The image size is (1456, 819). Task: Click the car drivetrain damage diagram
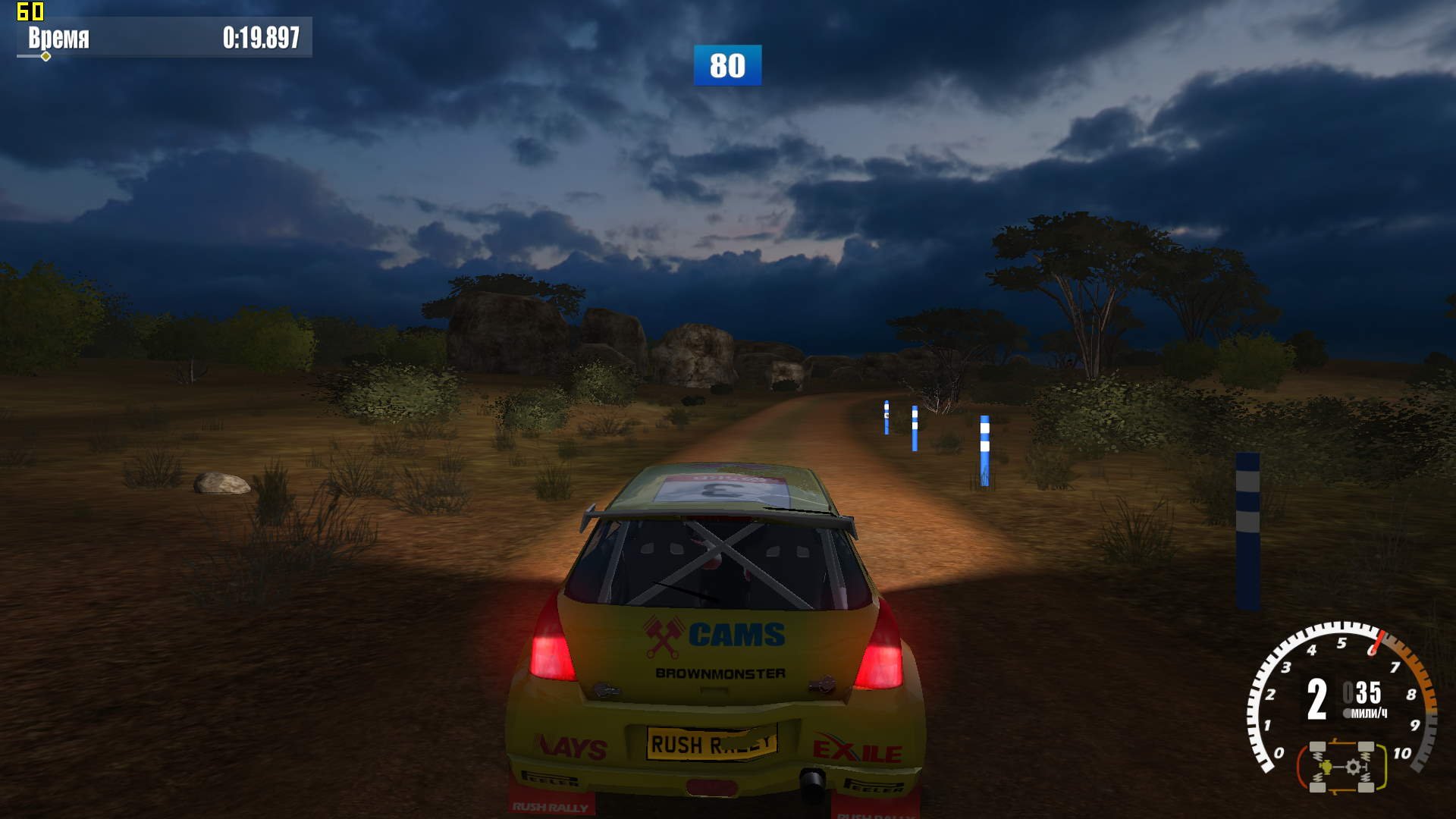coord(1341,767)
